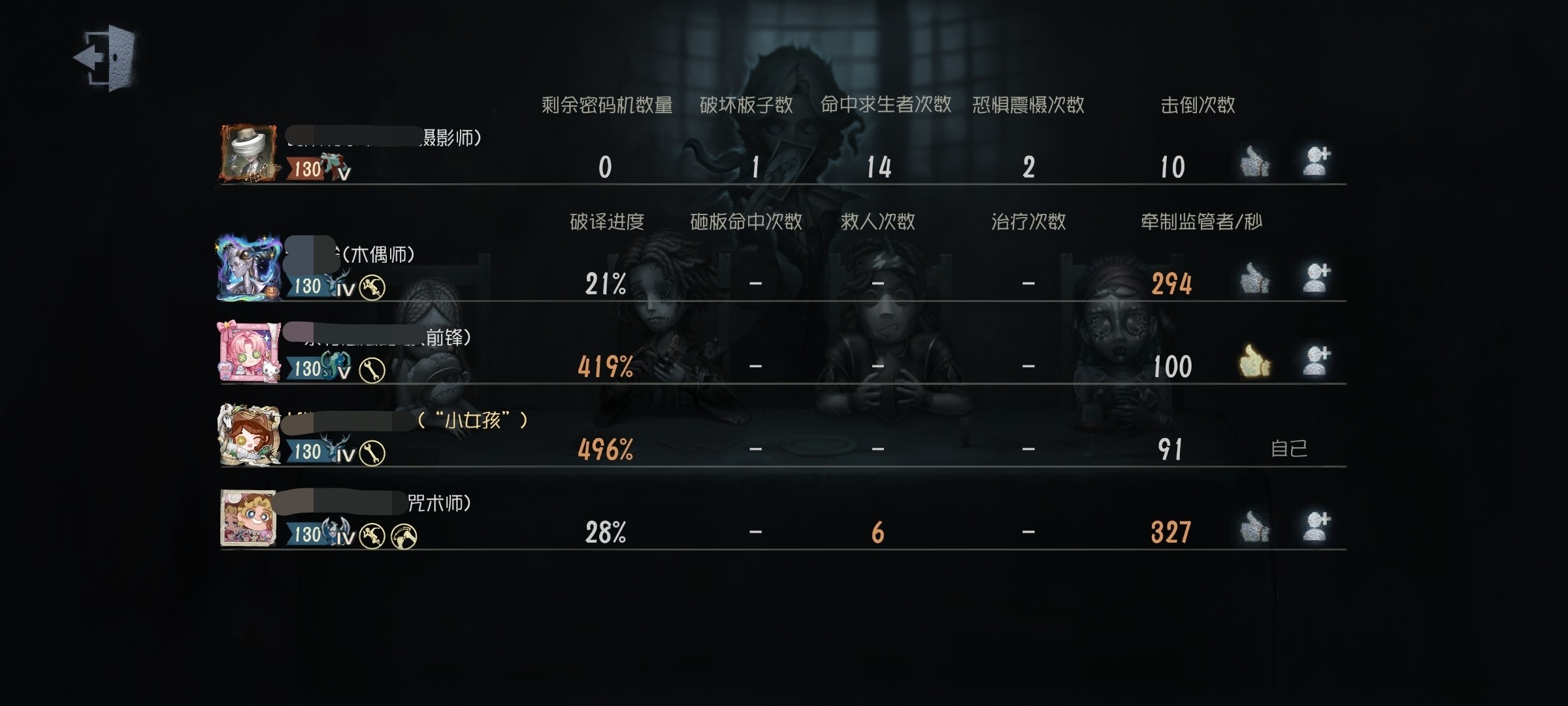View the 咒术师 player's avatar
Viewport: 1568px width, 706px height.
pos(248,518)
